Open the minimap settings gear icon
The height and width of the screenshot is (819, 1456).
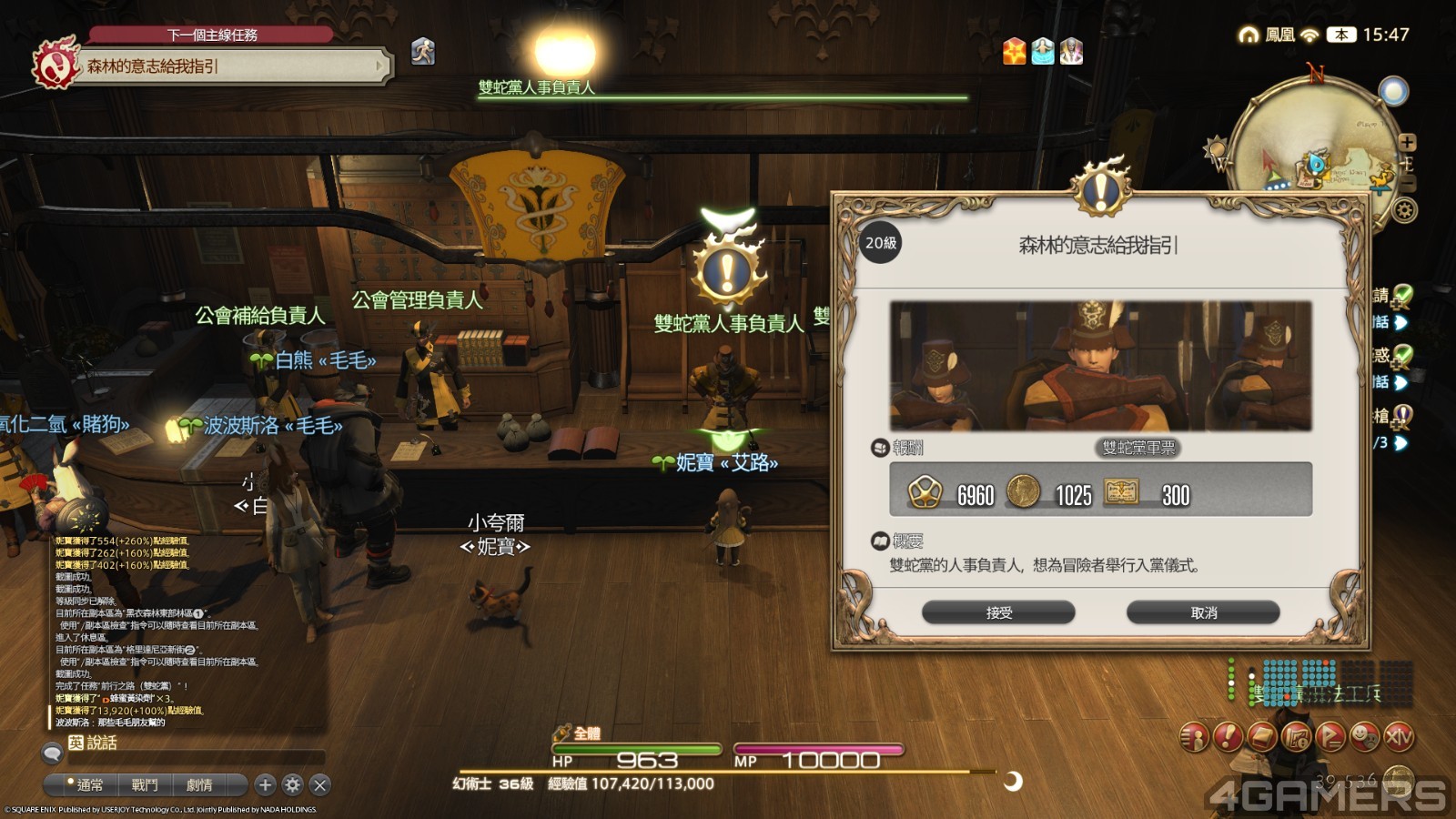(x=1402, y=210)
